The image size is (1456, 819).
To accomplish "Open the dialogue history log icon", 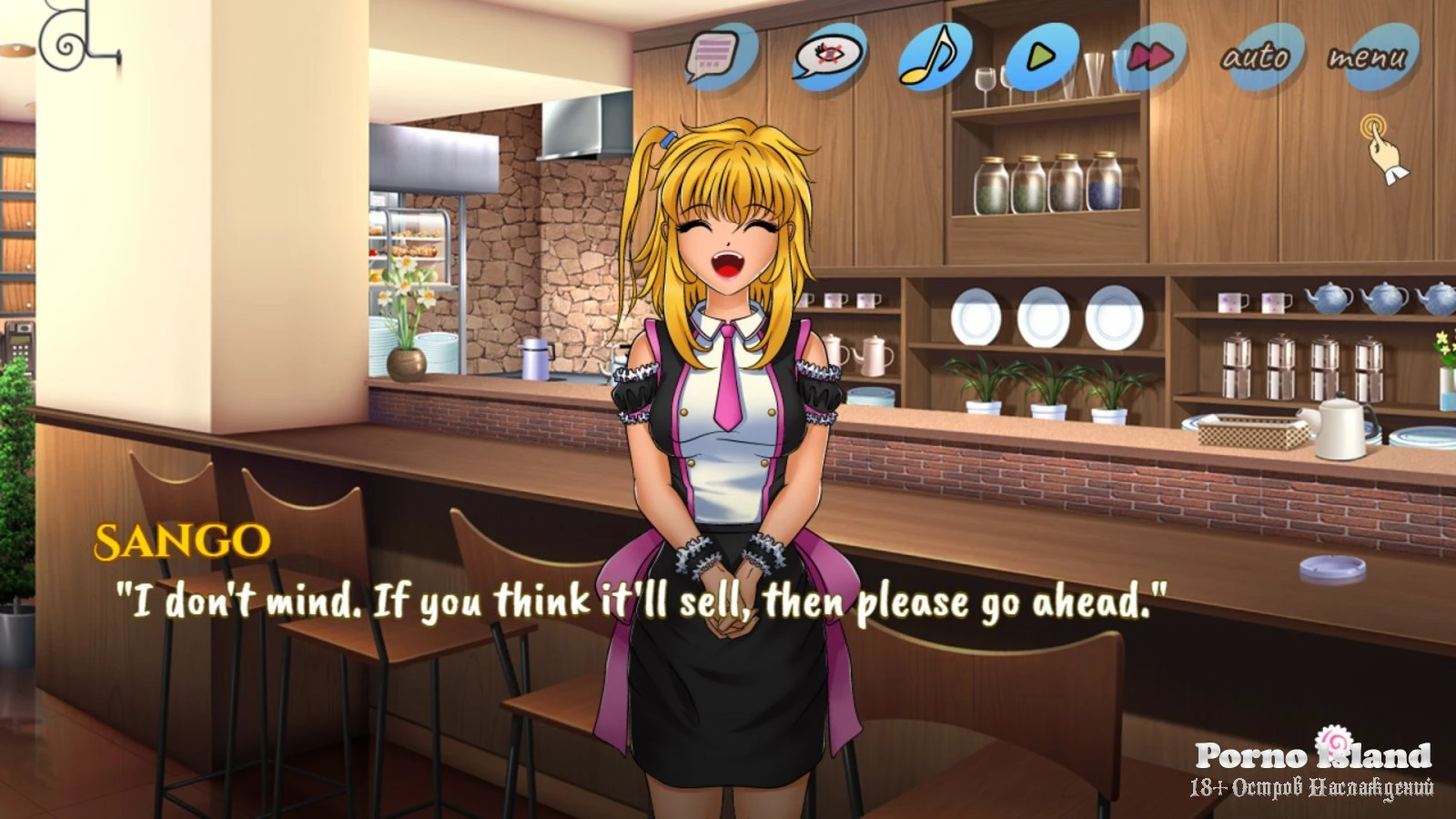I will click(716, 55).
